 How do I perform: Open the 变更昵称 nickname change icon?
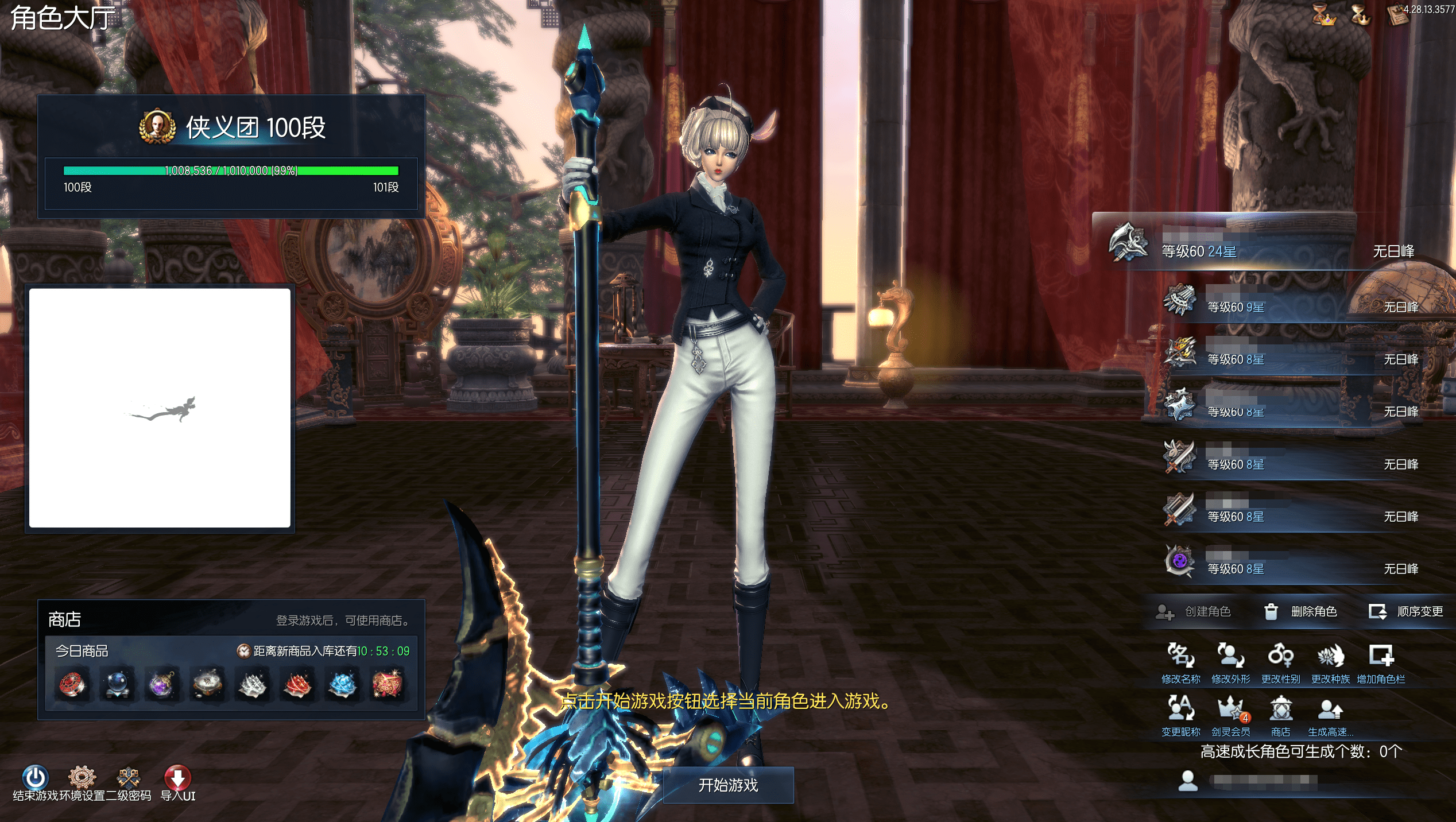coord(1180,709)
